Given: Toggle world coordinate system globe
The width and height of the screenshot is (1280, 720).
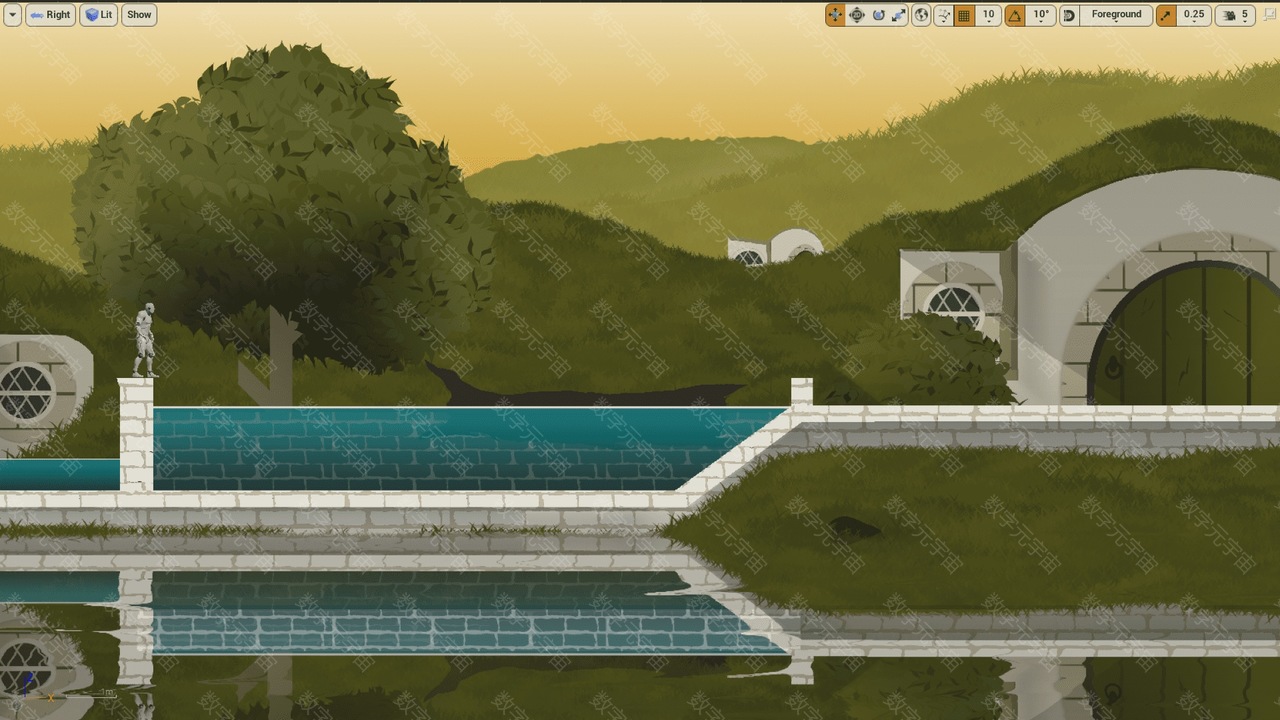Looking at the screenshot, I should [921, 15].
